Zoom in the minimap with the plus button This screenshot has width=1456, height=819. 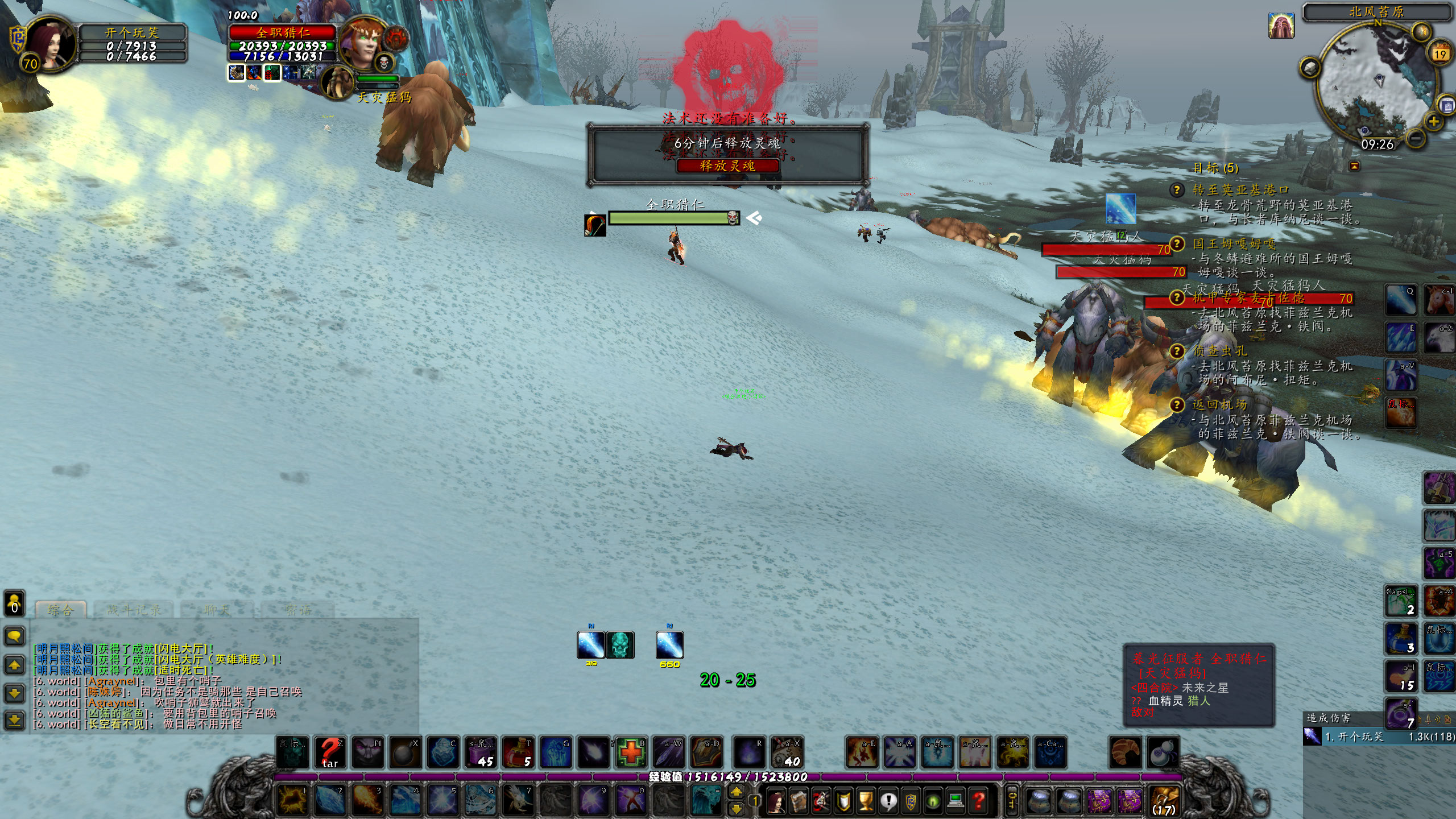(x=1433, y=121)
